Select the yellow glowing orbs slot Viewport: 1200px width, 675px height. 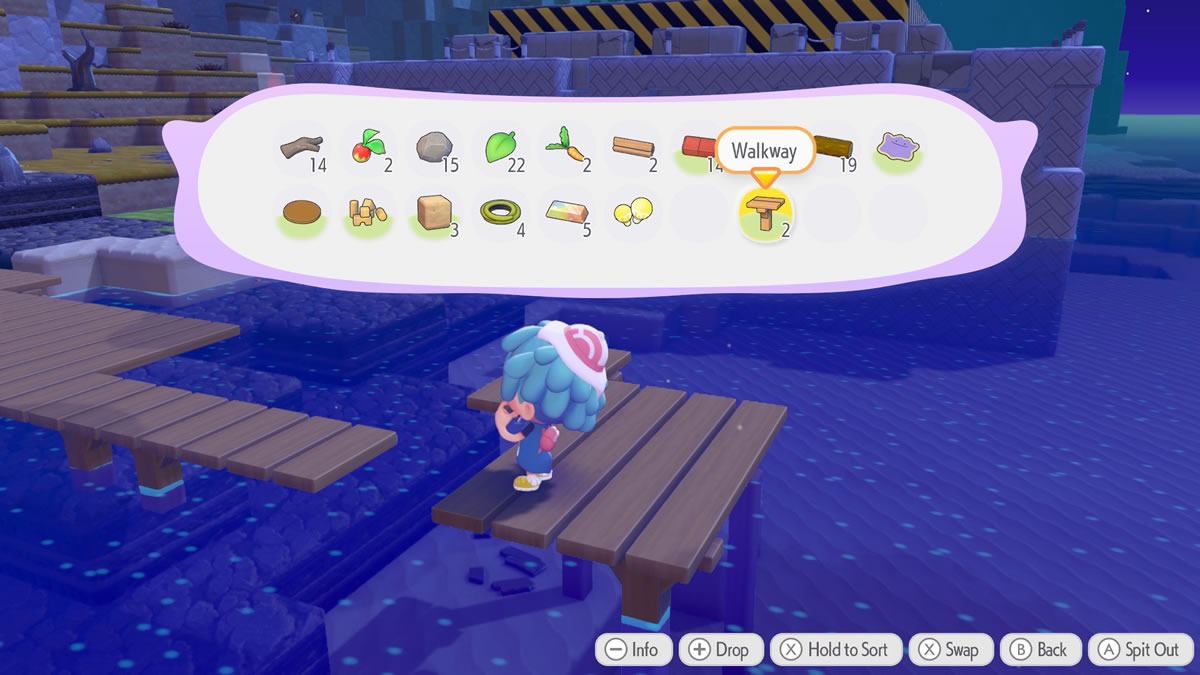coord(632,213)
